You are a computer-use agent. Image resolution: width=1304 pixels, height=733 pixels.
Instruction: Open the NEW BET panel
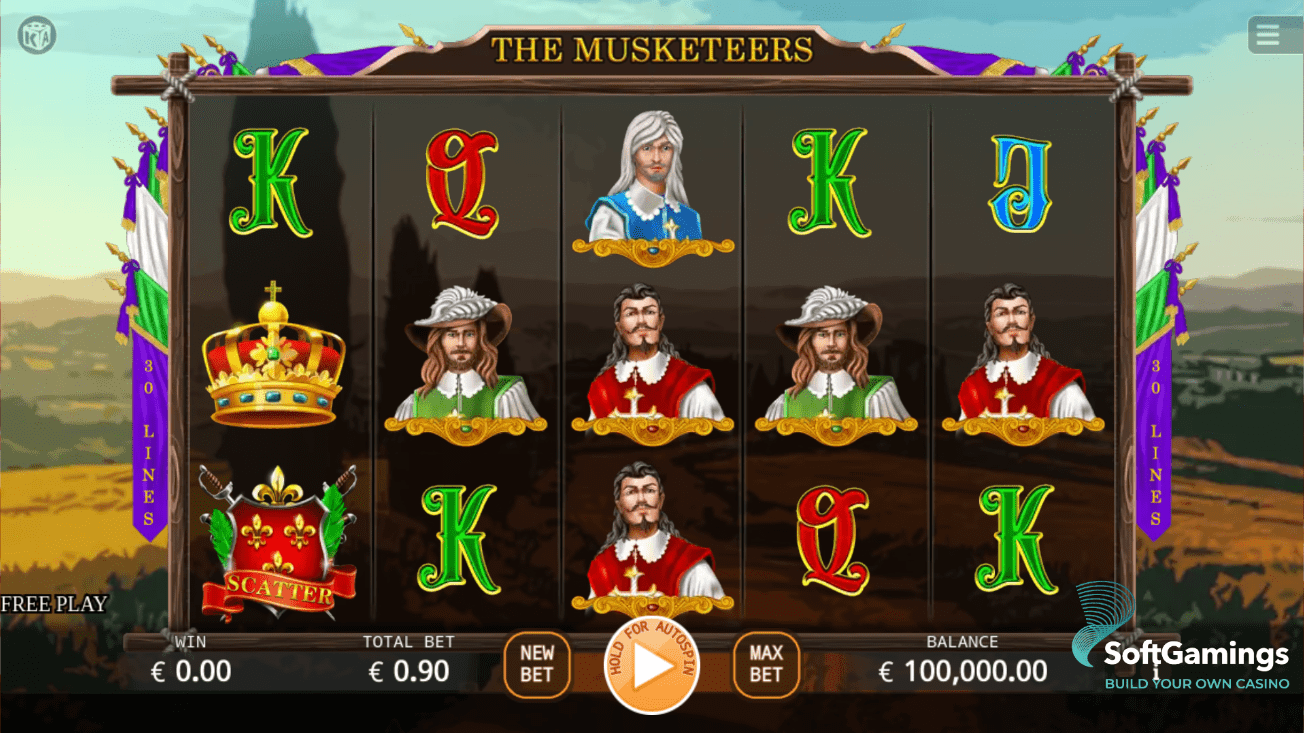(x=537, y=664)
